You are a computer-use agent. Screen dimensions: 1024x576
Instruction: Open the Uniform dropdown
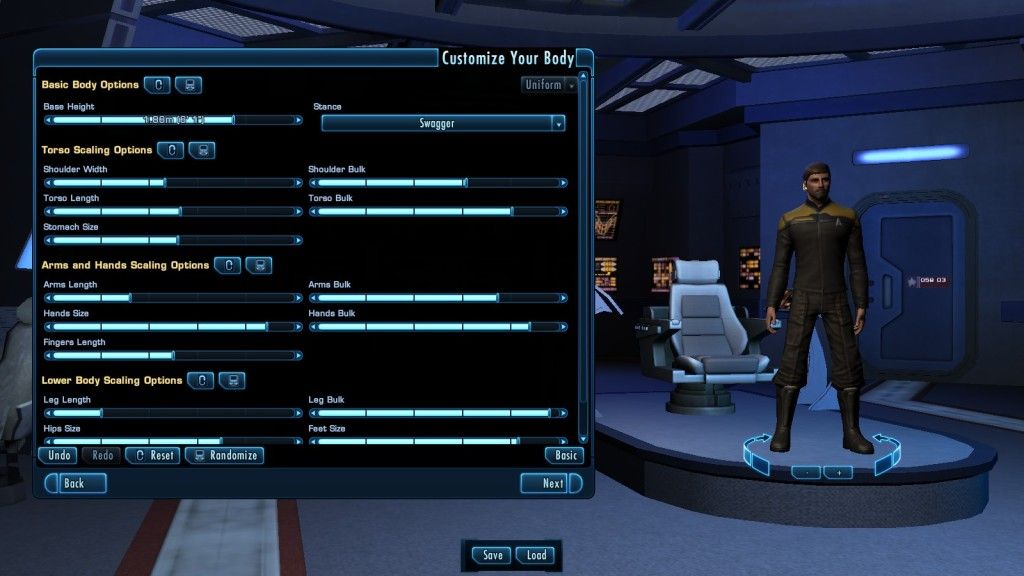click(550, 85)
